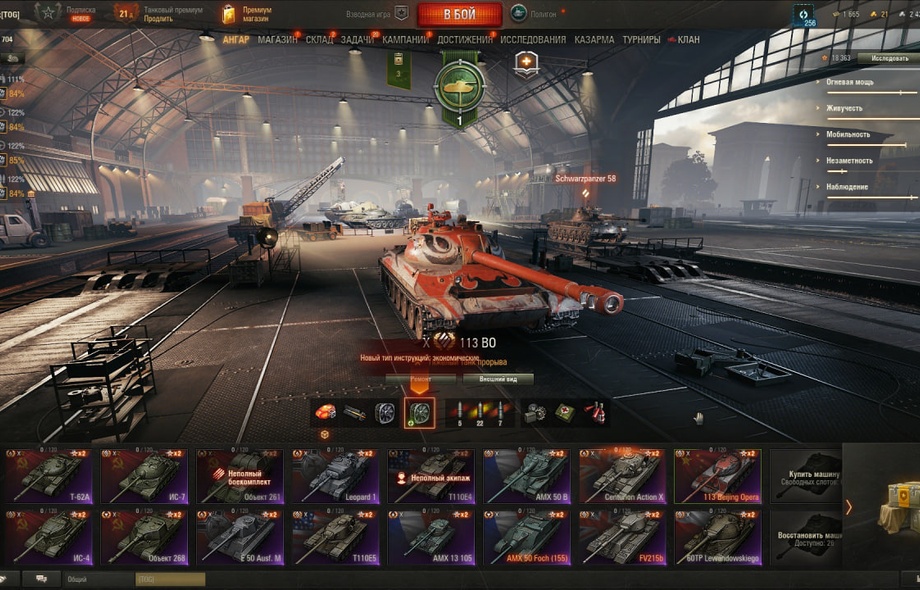Select the E 50 Ausf. M tank
The height and width of the screenshot is (590, 920).
(242, 536)
